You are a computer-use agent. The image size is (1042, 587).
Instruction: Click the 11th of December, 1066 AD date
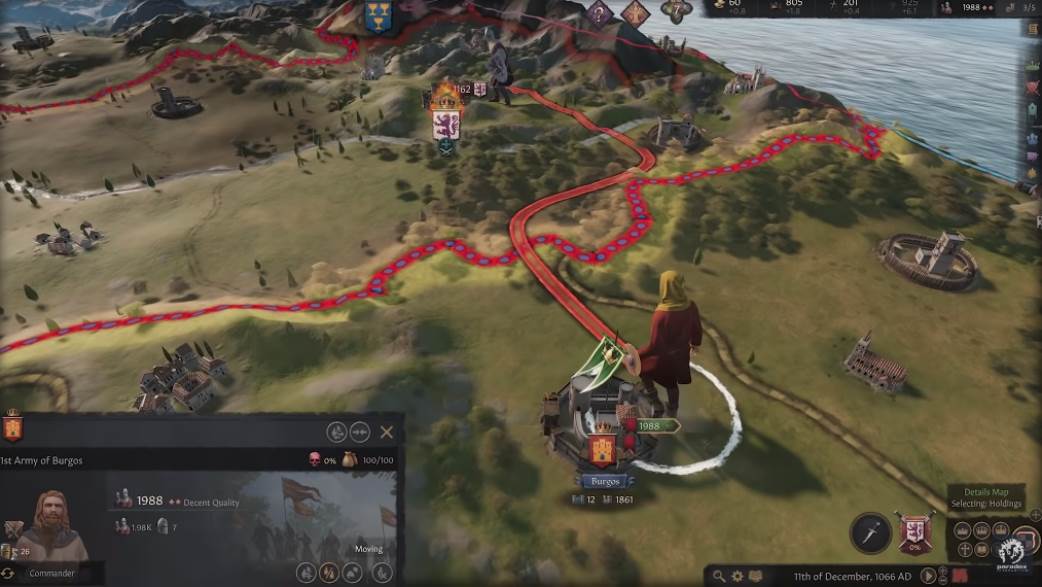pos(850,577)
